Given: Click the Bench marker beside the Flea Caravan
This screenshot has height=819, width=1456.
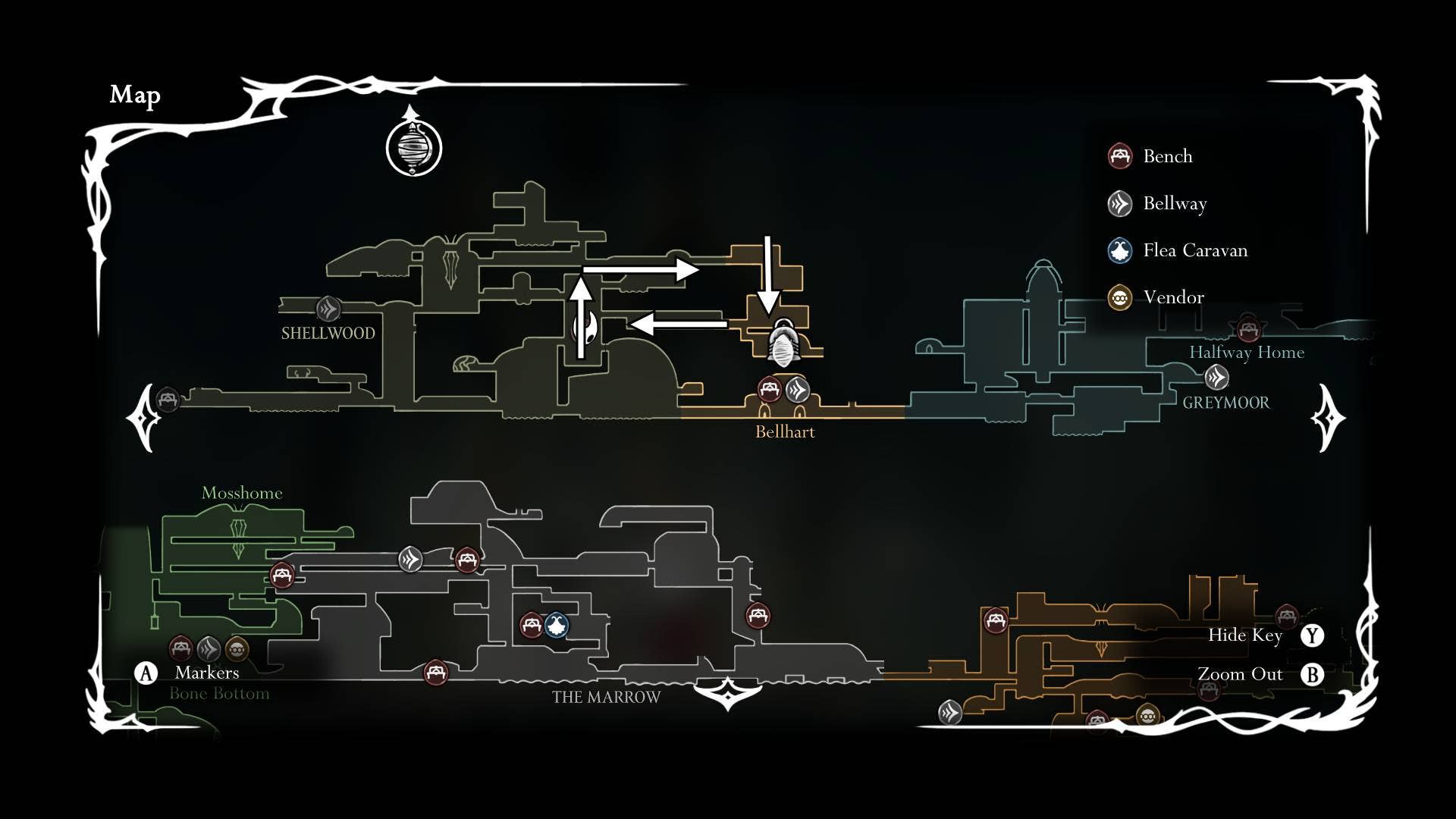Looking at the screenshot, I should (x=531, y=625).
